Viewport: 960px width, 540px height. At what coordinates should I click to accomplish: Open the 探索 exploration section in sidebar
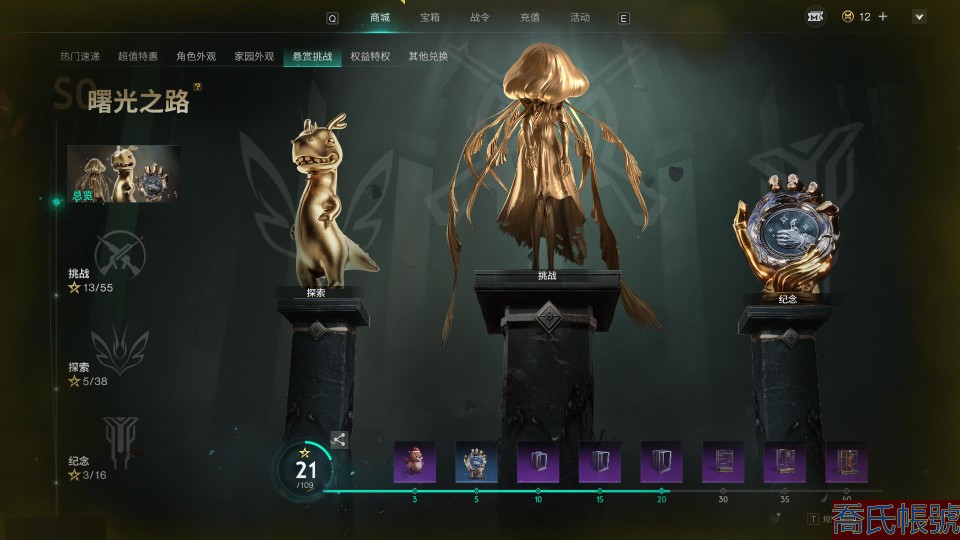pos(120,348)
